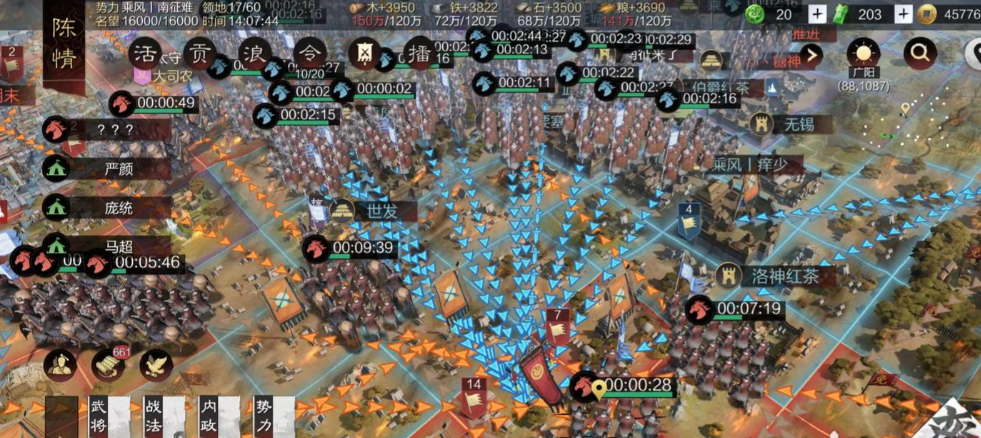The height and width of the screenshot is (438, 981).
Task: Add more jade currency with plus button
Action: (903, 14)
